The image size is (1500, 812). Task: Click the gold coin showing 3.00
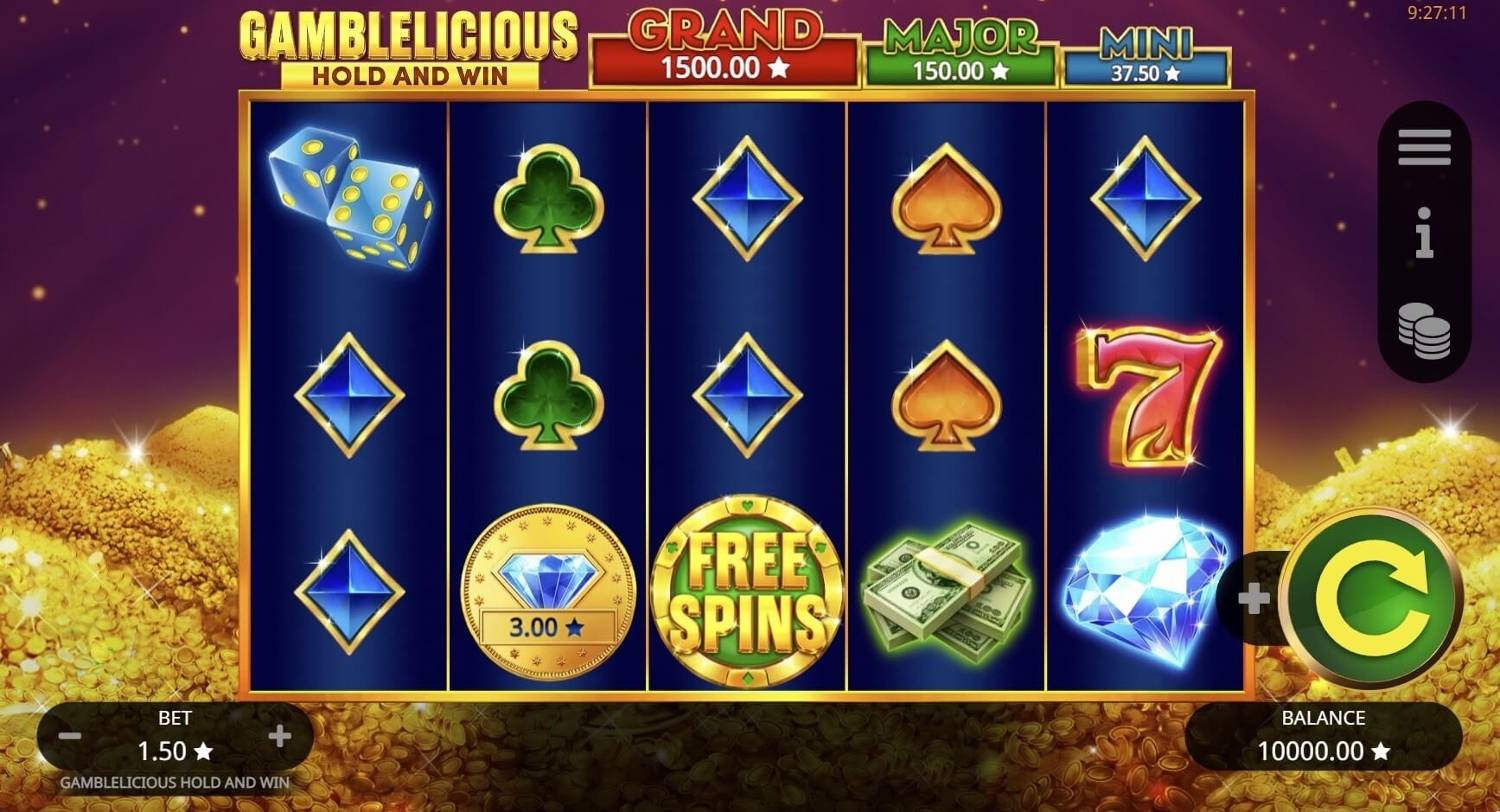click(546, 592)
